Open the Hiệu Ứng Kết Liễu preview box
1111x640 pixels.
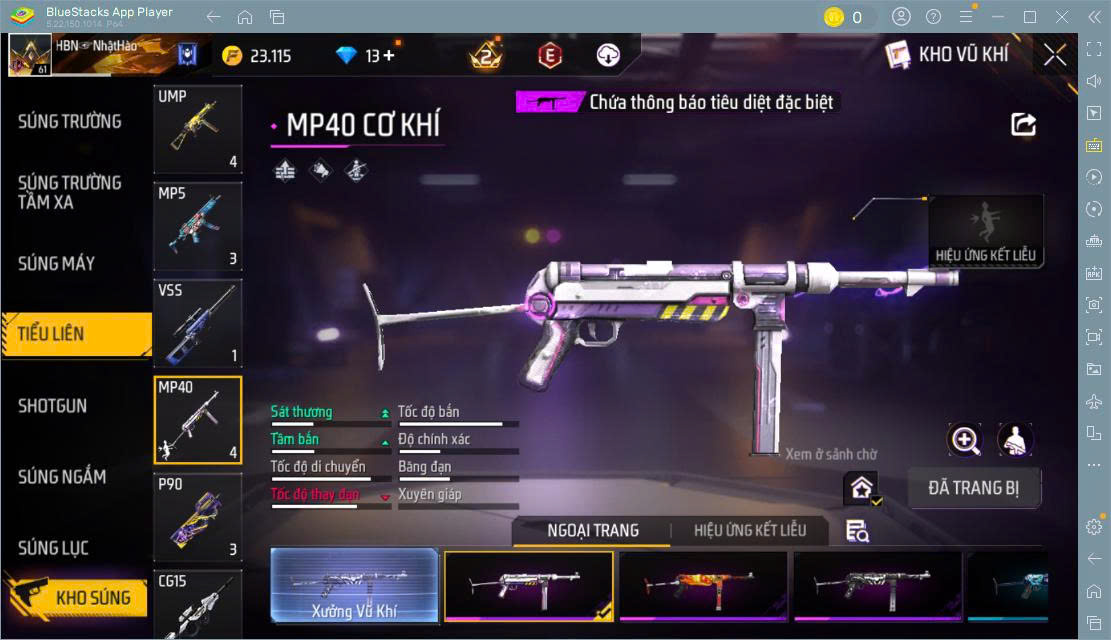click(986, 231)
